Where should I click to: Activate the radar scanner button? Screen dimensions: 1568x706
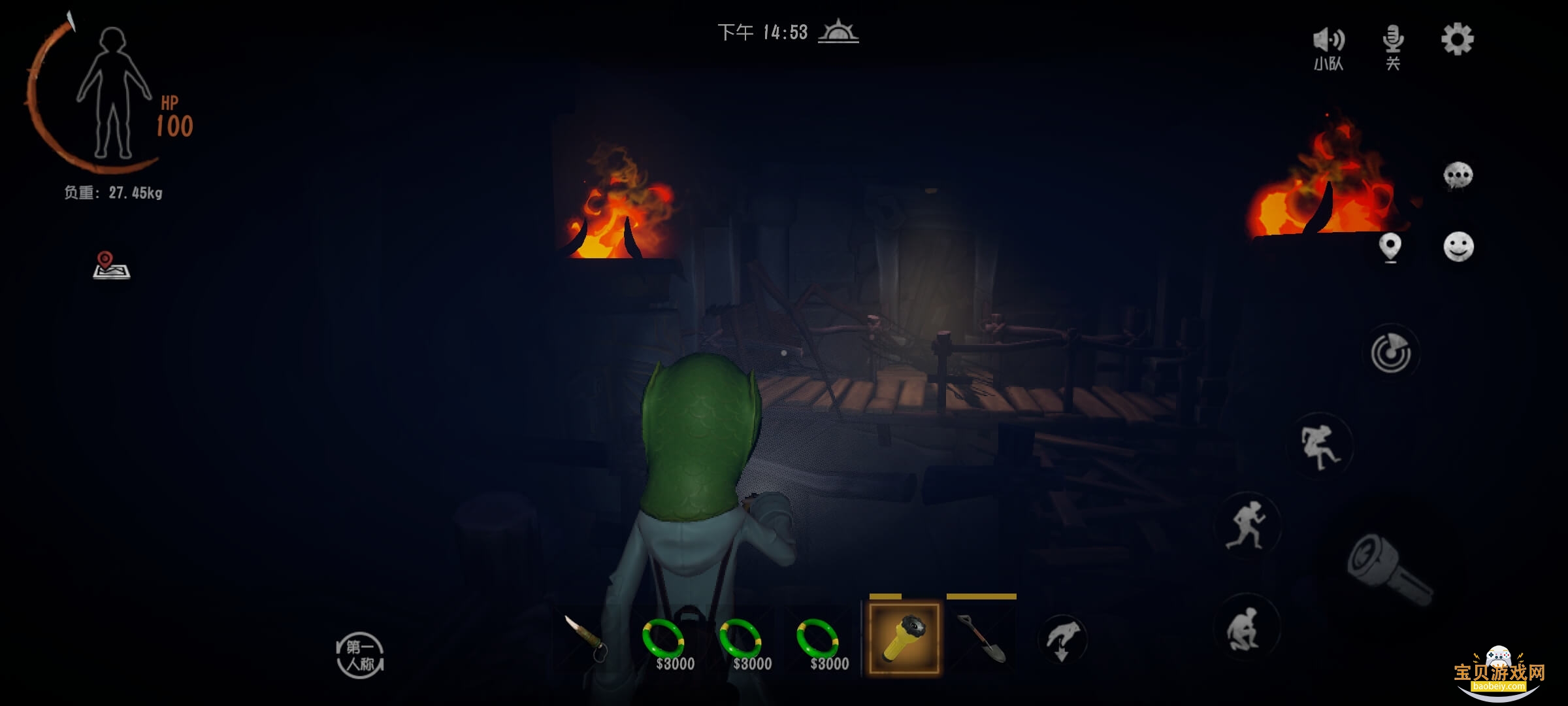coord(1391,354)
